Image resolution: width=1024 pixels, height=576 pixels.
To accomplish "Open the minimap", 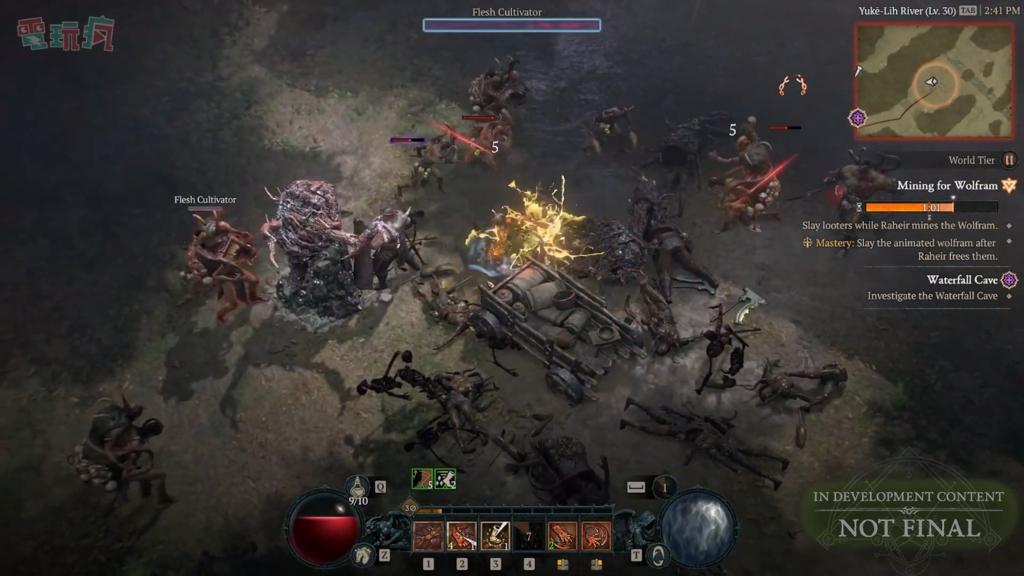I will point(919,80).
